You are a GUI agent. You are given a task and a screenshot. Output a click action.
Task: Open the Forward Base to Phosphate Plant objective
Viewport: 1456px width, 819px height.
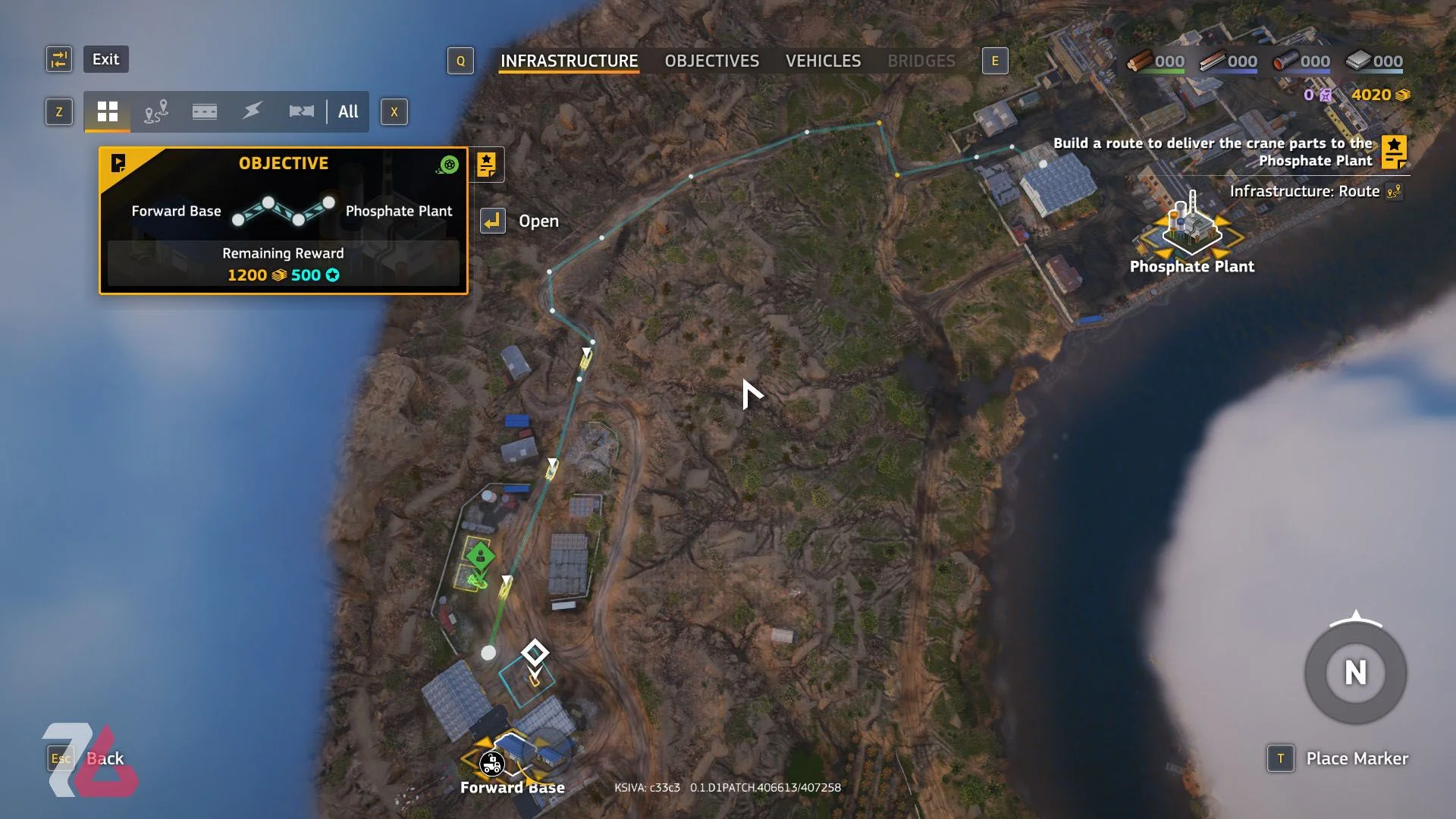(x=283, y=220)
